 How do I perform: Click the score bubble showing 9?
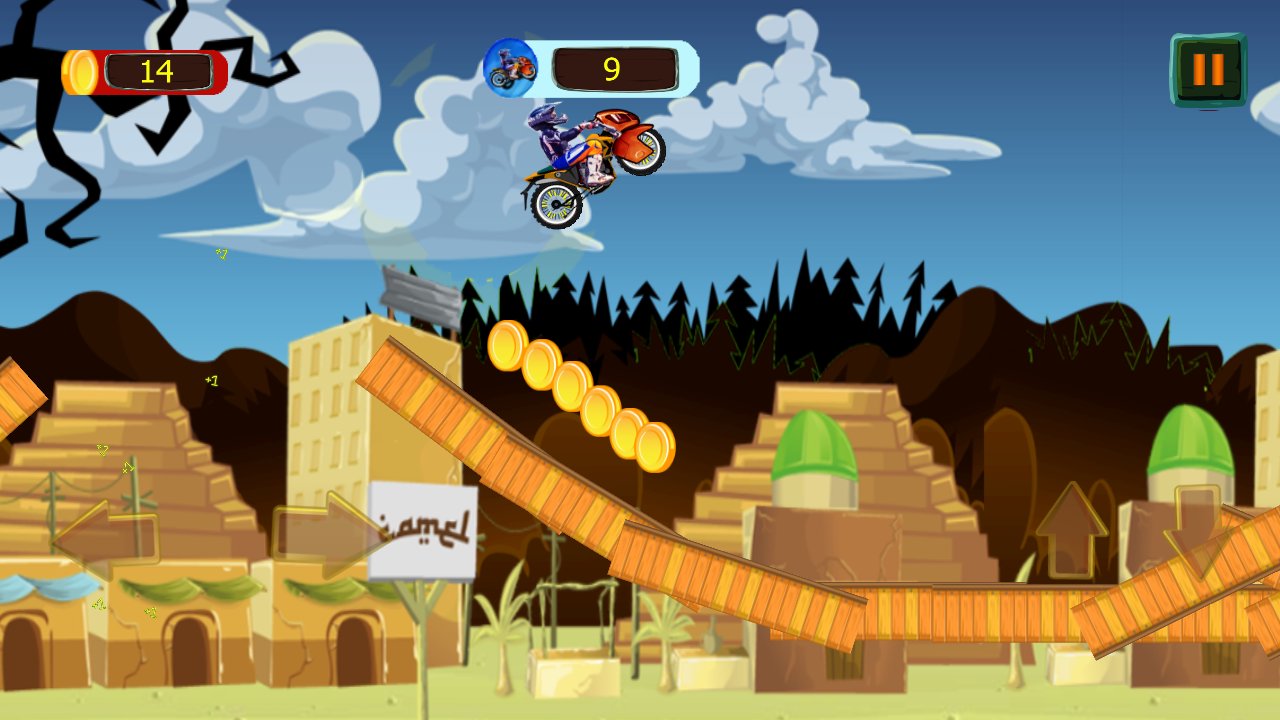[613, 68]
